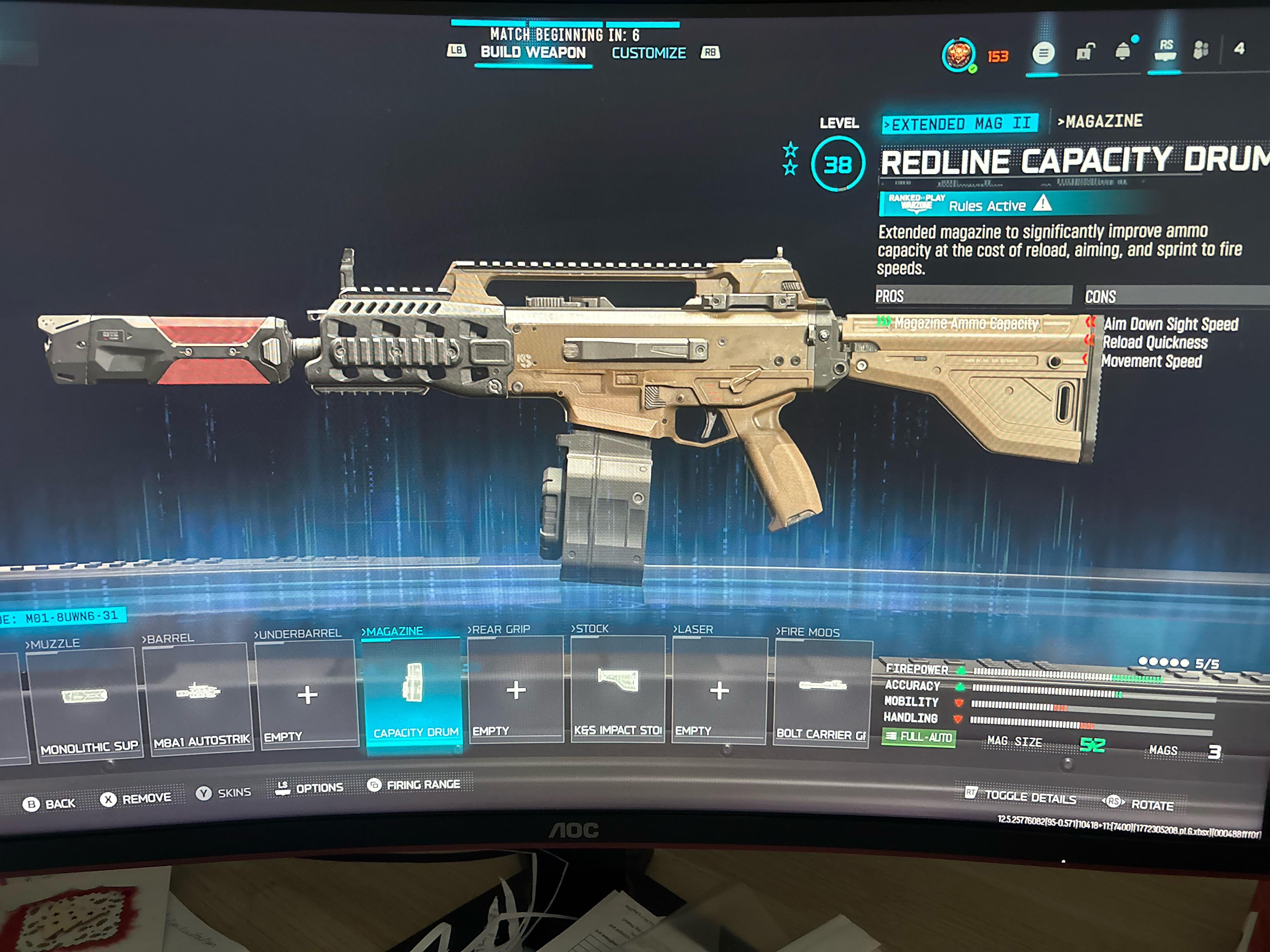Open the Skins option

[224, 792]
